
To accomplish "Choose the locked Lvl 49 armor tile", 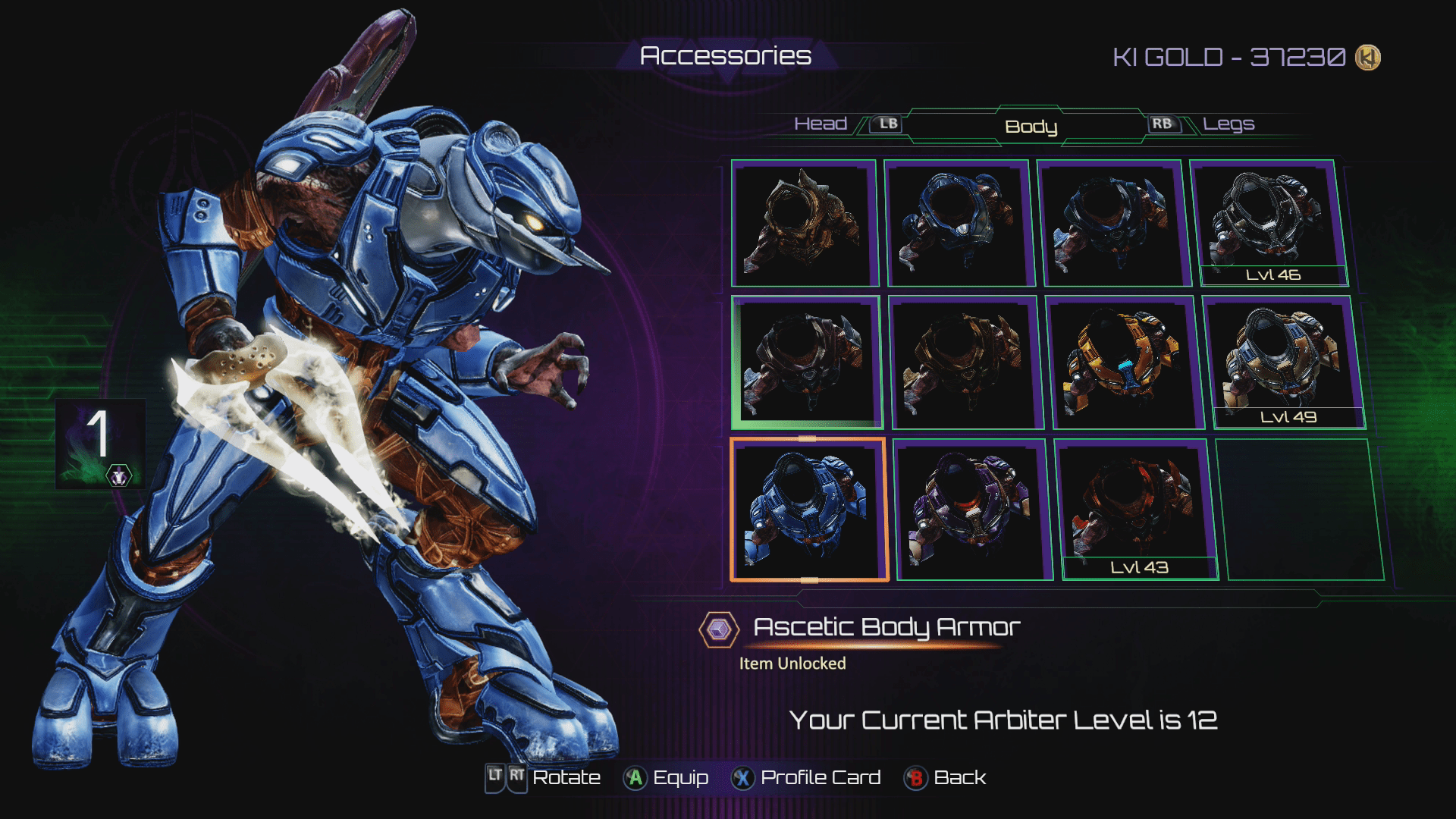I will pos(1282,362).
